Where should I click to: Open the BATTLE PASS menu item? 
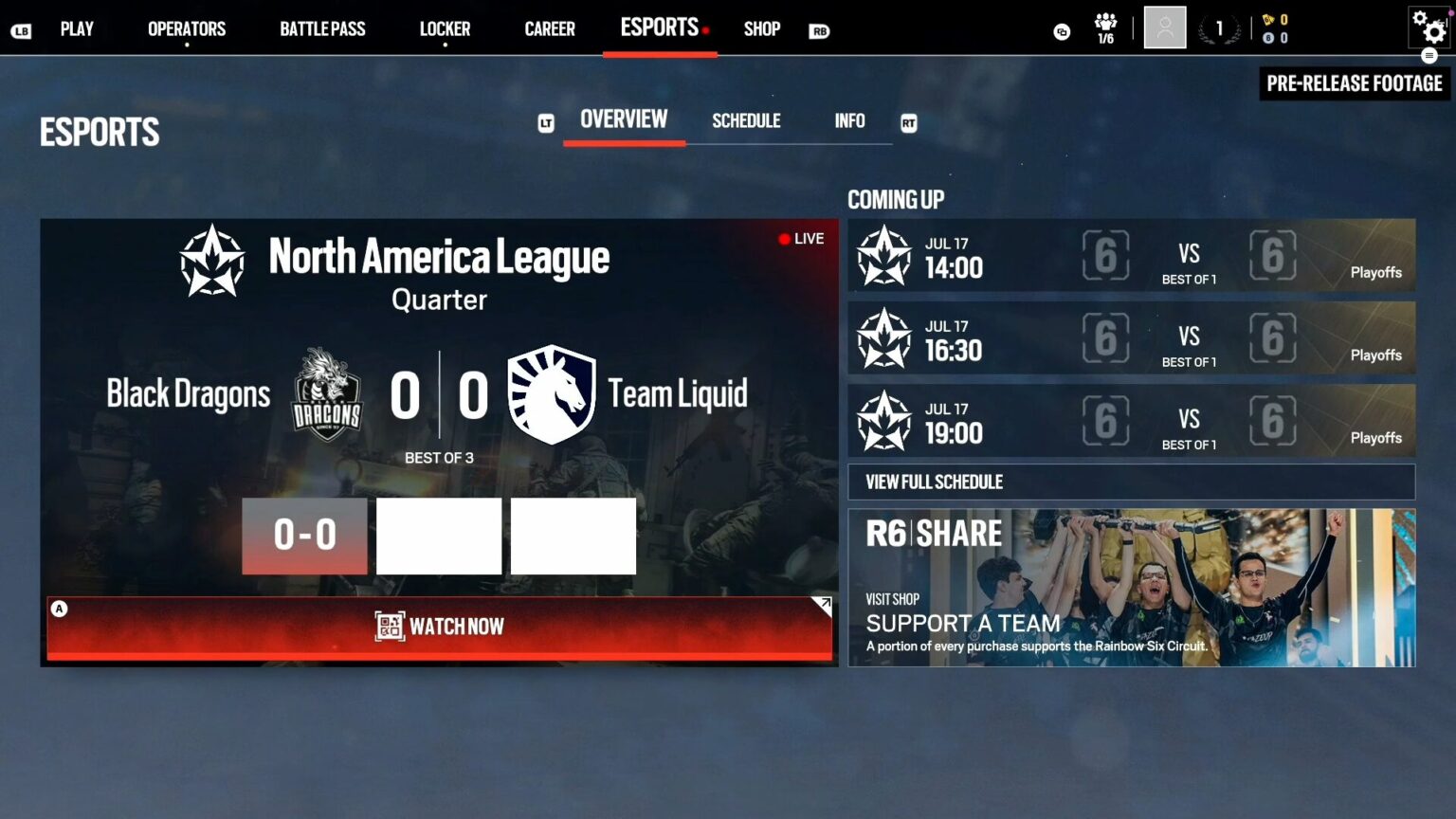coord(321,28)
